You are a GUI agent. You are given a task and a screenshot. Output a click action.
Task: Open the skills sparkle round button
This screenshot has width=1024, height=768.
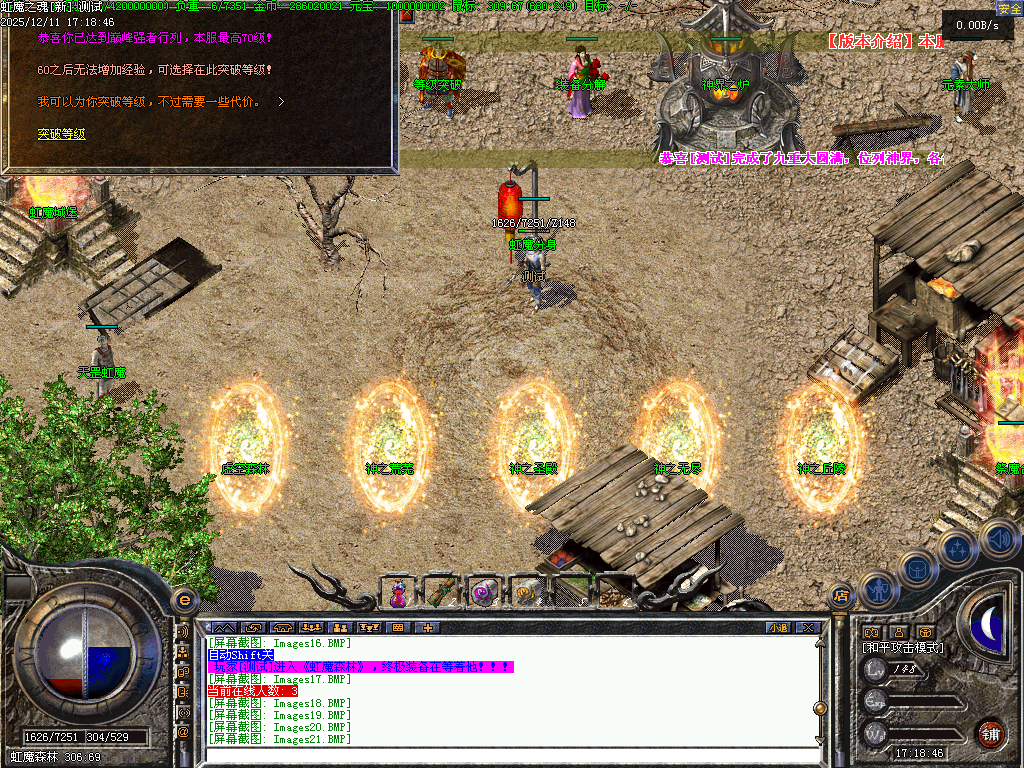point(957,548)
